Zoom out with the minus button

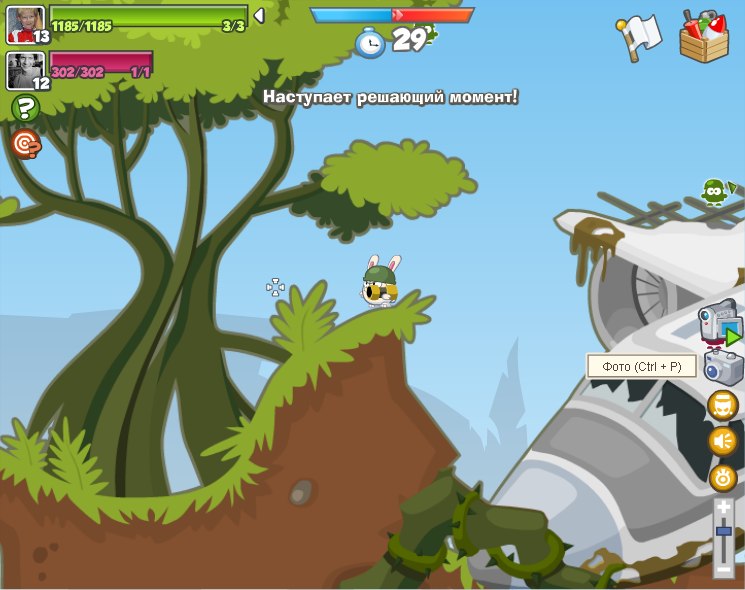pos(723,569)
